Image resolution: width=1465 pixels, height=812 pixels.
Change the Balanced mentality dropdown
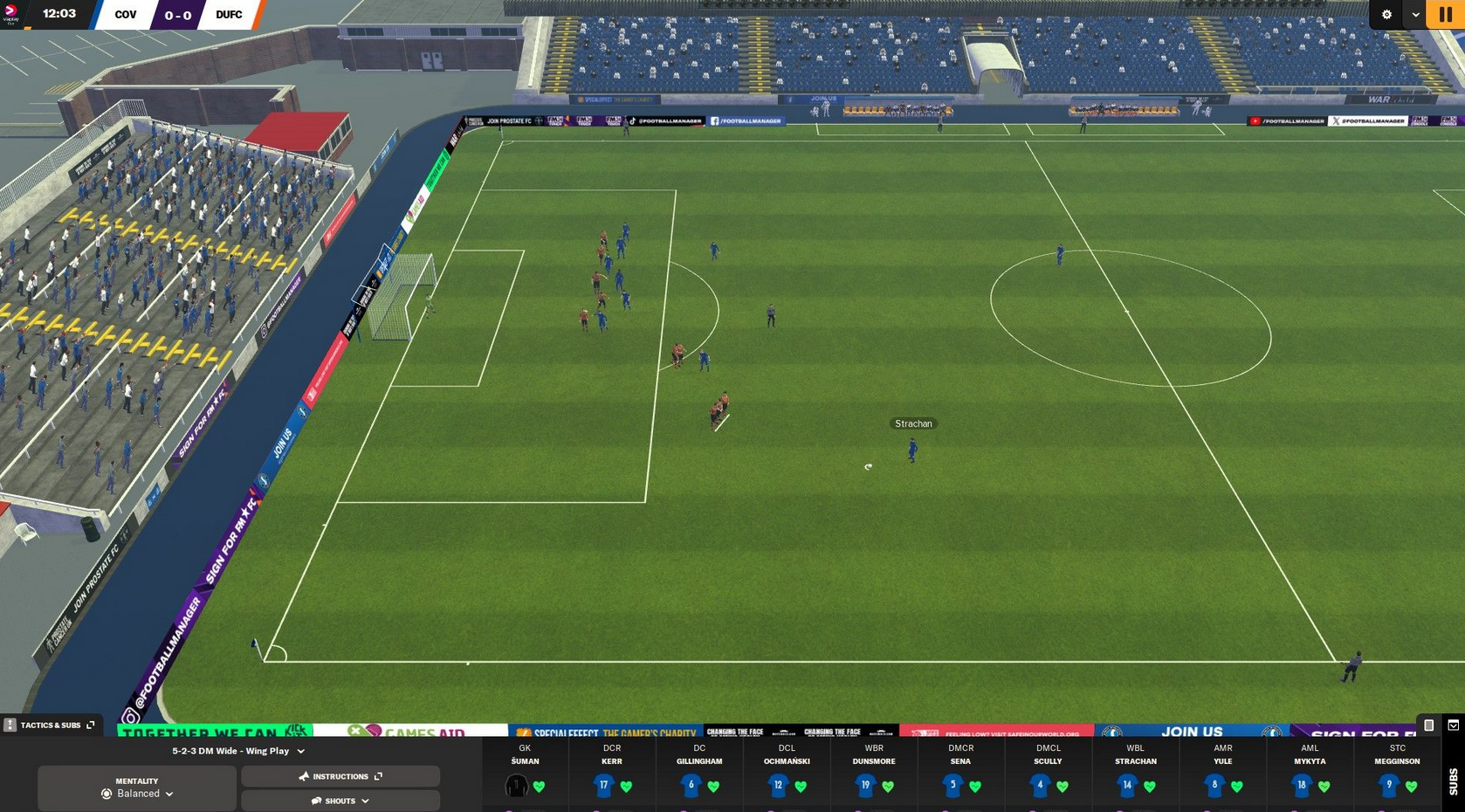tap(137, 794)
